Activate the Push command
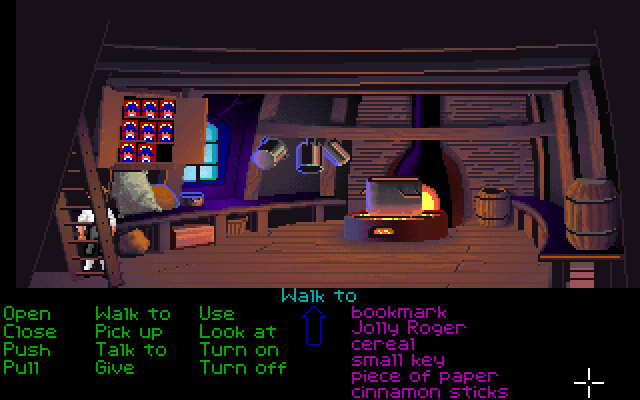Image resolution: width=640 pixels, height=400 pixels. click(26, 350)
